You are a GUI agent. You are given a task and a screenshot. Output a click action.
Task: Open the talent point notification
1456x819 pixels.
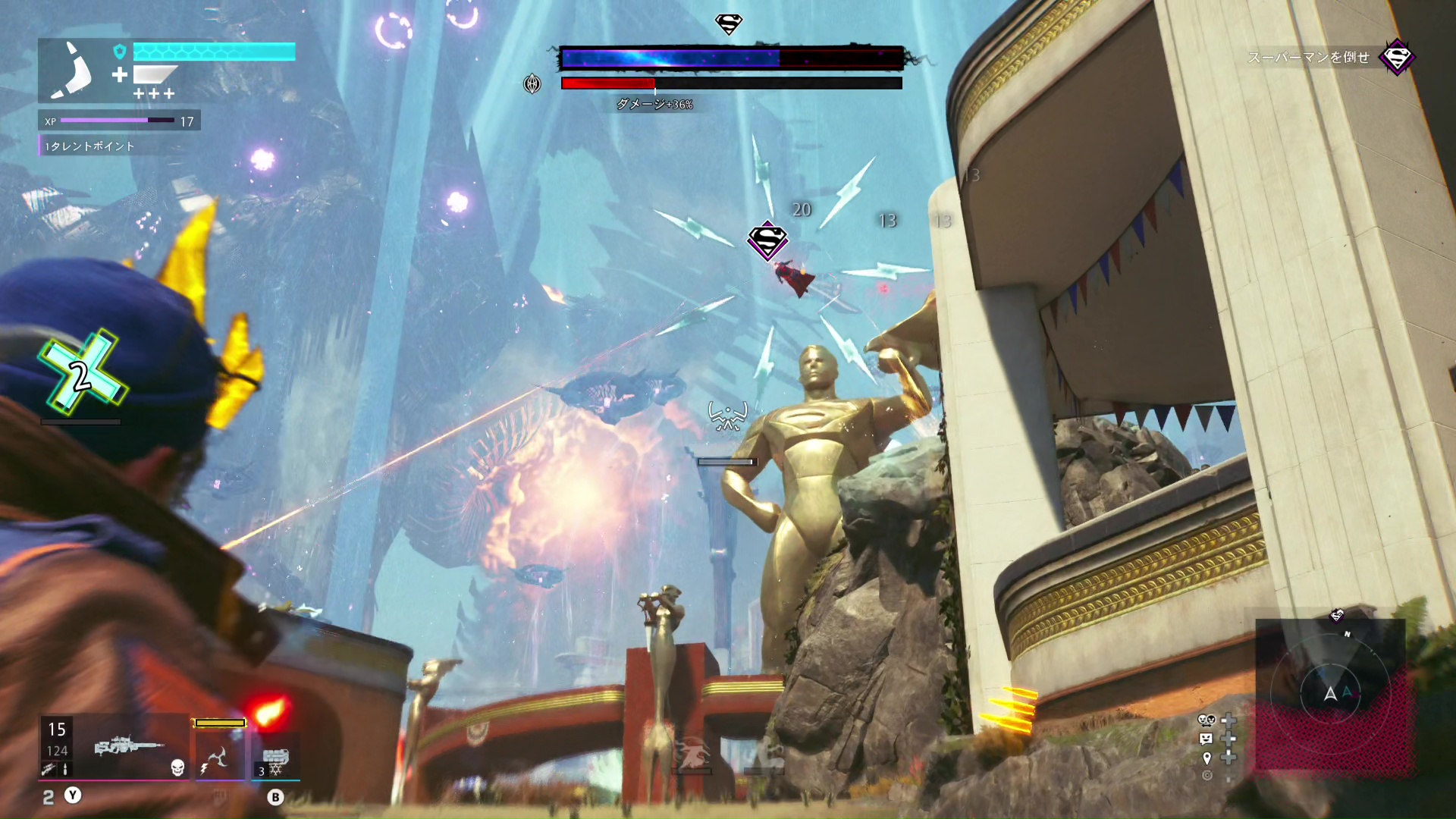coord(89,146)
